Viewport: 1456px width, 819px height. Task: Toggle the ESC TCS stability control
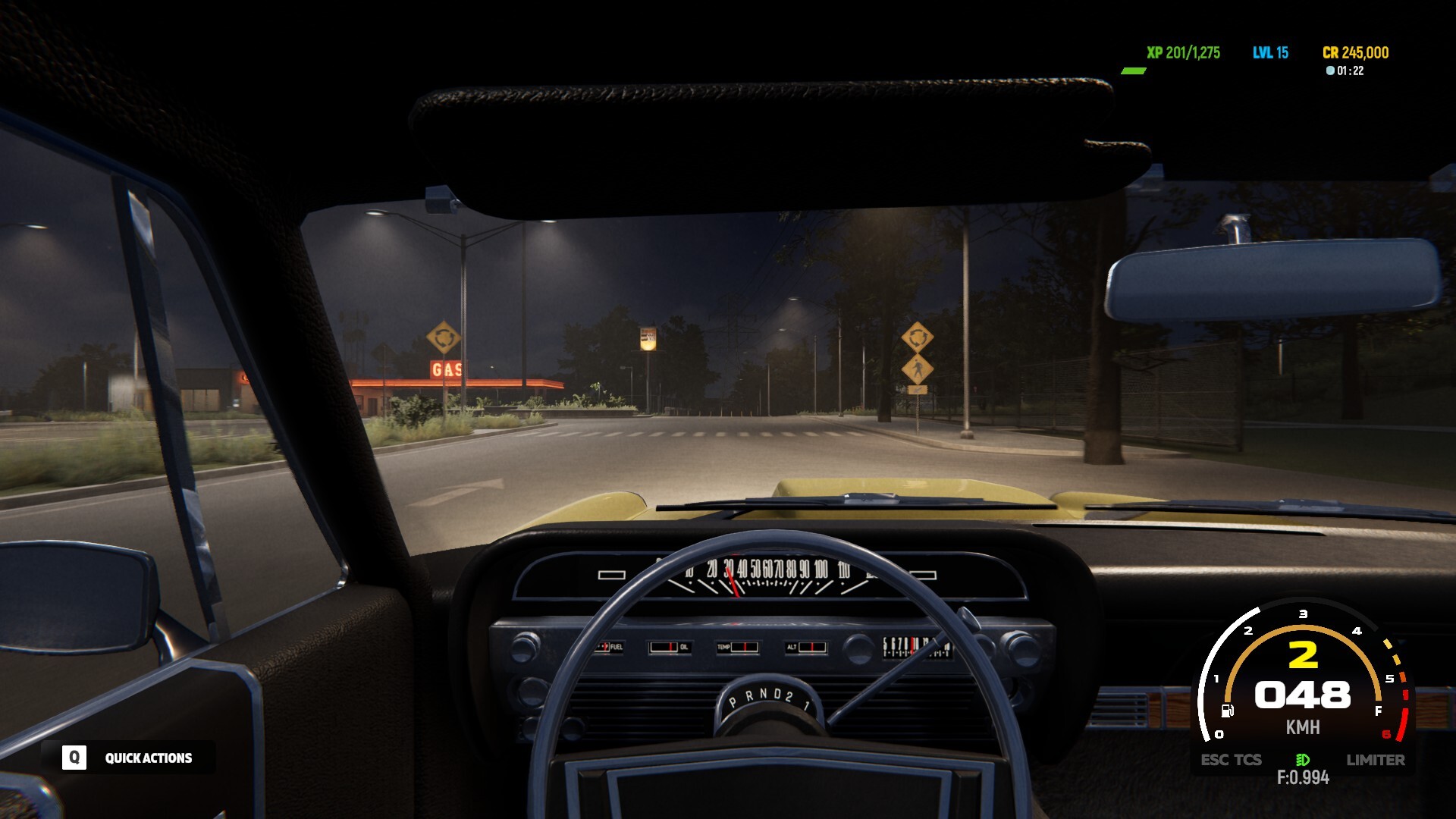1230,760
